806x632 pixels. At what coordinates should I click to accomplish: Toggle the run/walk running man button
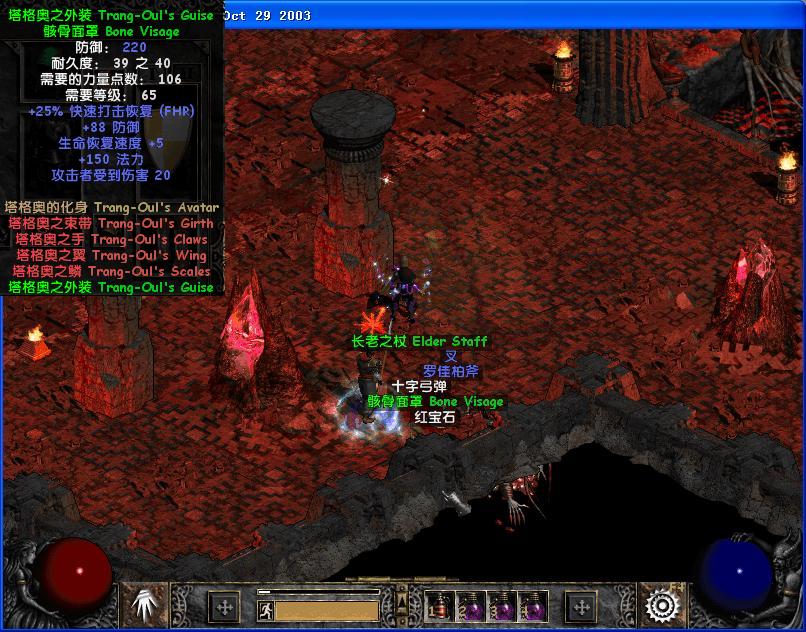(x=264, y=609)
